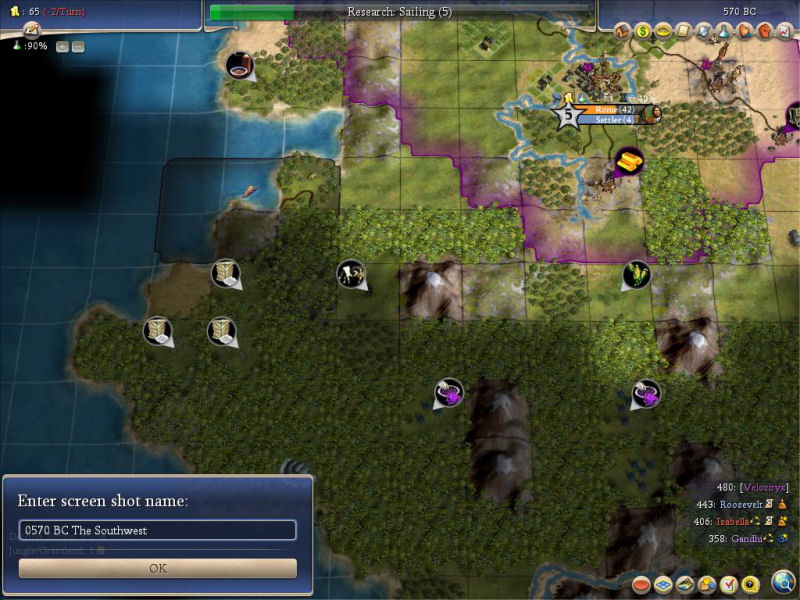Confirm screenshot name with OK button
The image size is (800, 600).
158,568
